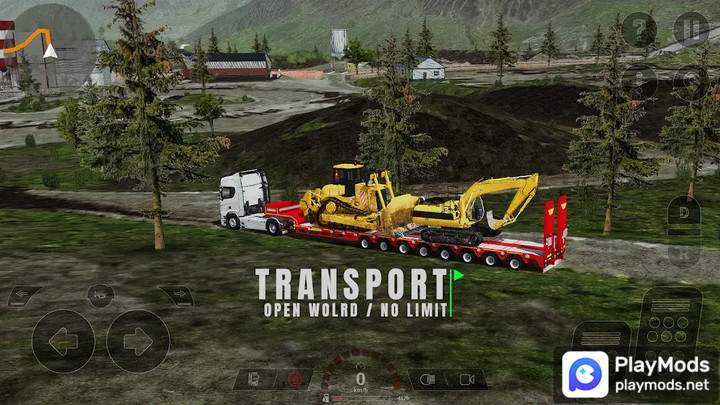The height and width of the screenshot is (405, 720).
Task: Honk the truck horn
Action: point(100,295)
